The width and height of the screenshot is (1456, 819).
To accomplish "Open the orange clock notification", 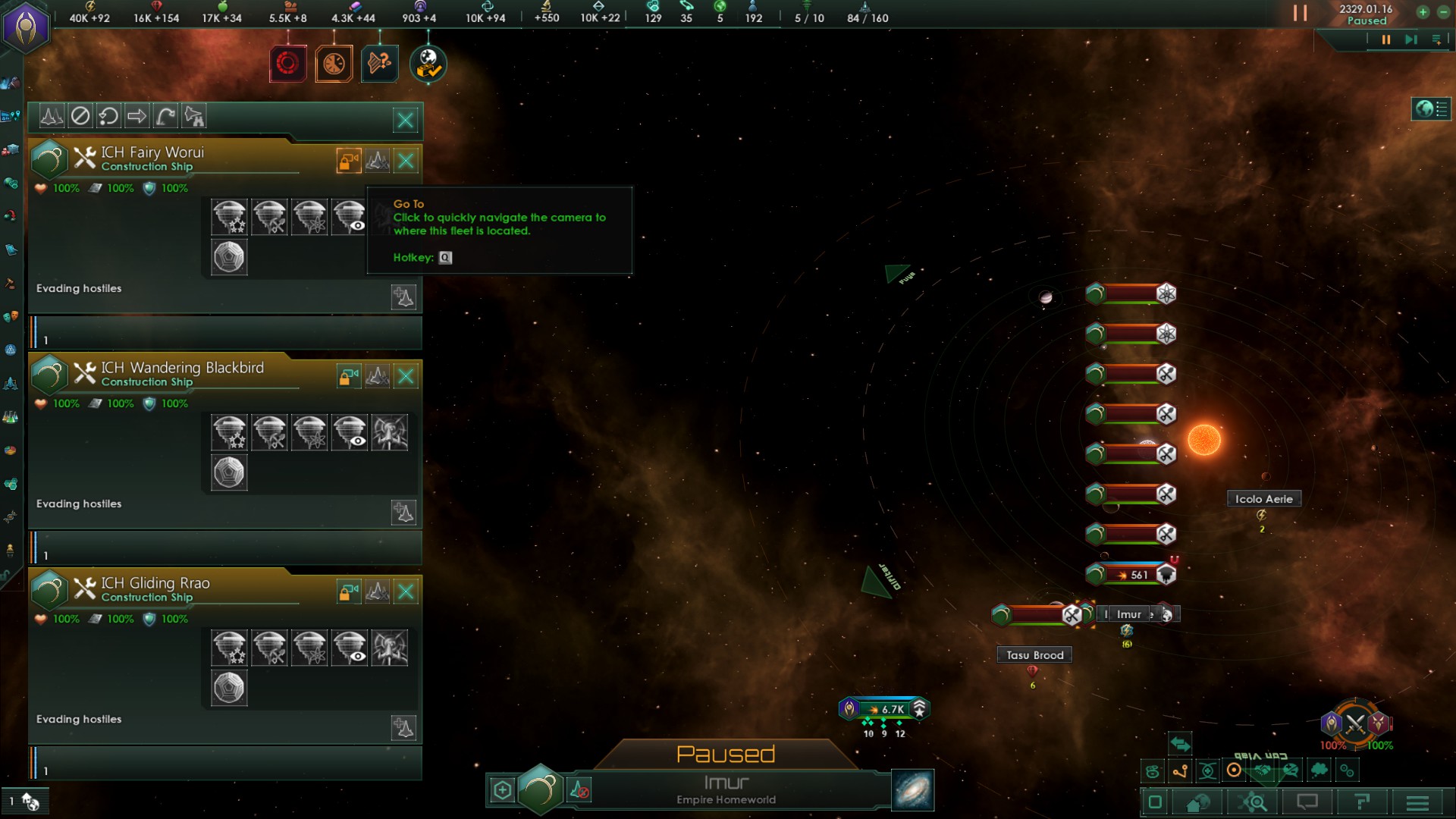I will [x=334, y=64].
